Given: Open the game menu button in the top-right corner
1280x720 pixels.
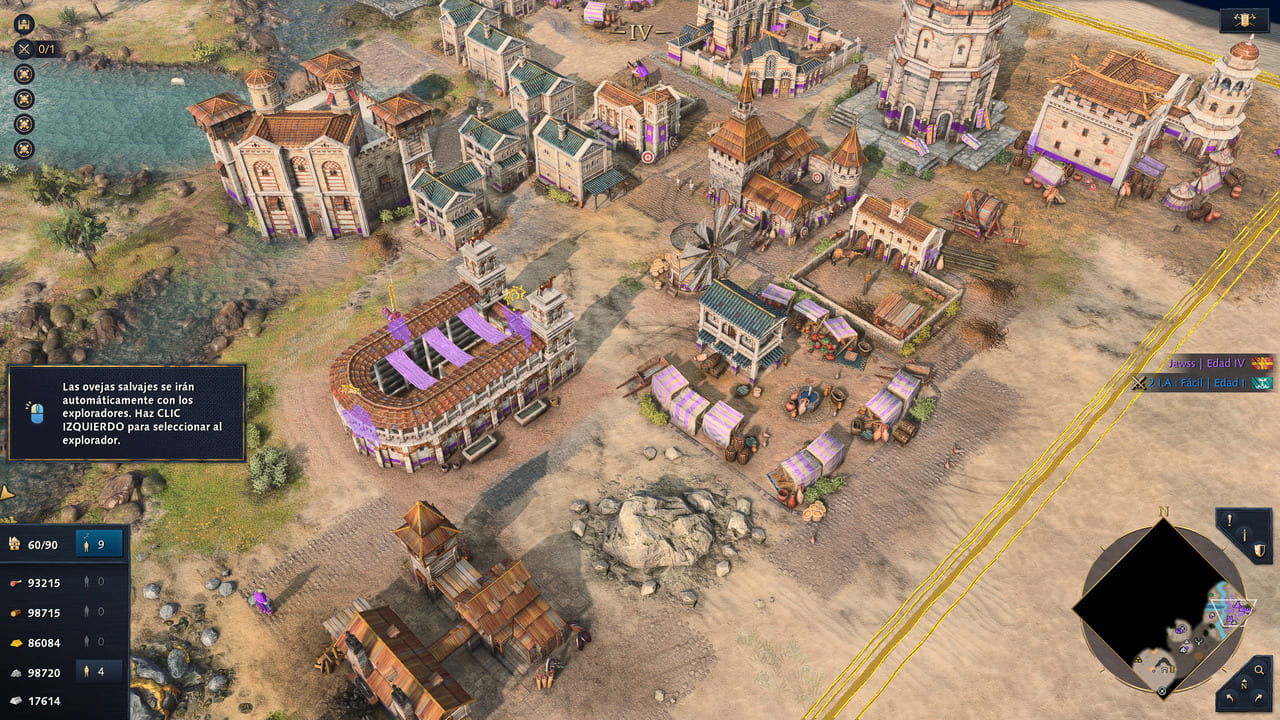Looking at the screenshot, I should coord(1245,20).
